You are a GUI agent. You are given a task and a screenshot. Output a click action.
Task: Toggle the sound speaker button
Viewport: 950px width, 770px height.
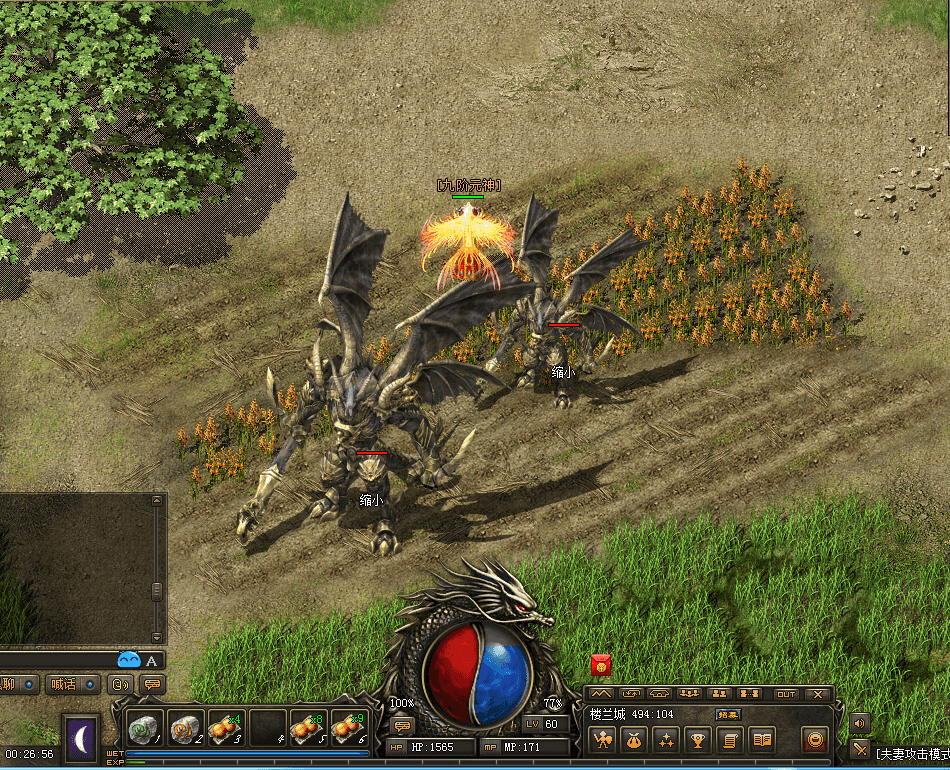[859, 722]
